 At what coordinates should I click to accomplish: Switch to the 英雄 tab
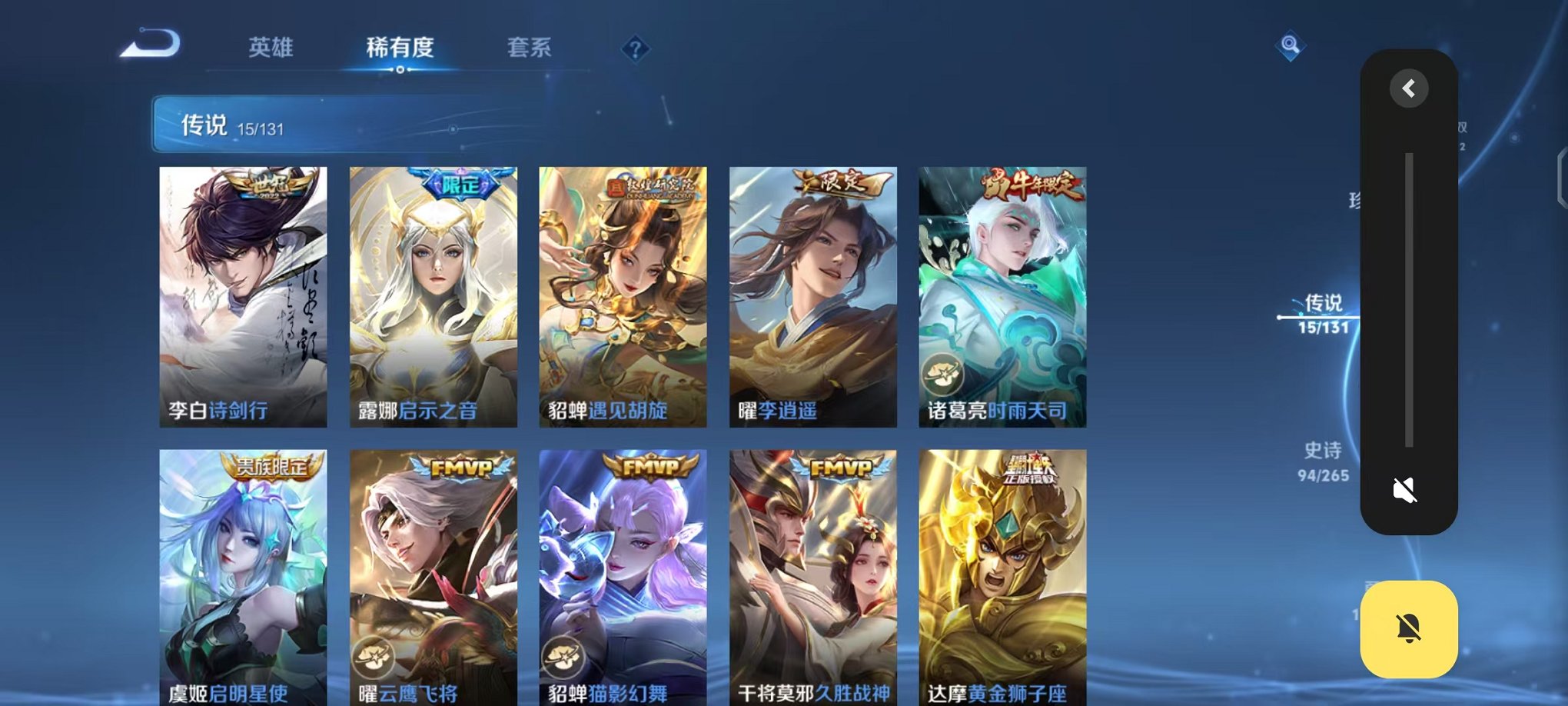[271, 48]
